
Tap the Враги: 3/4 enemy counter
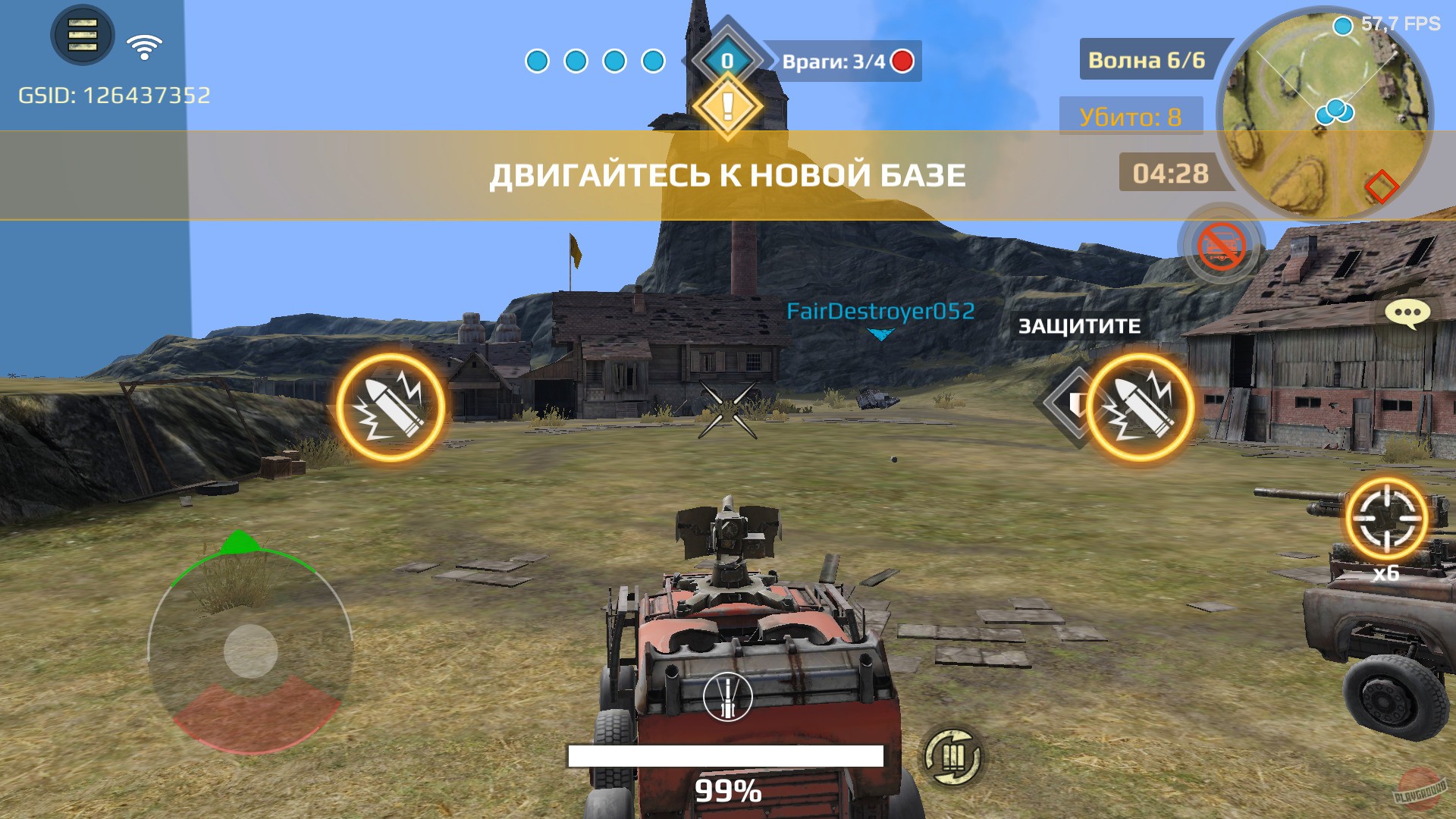[834, 62]
